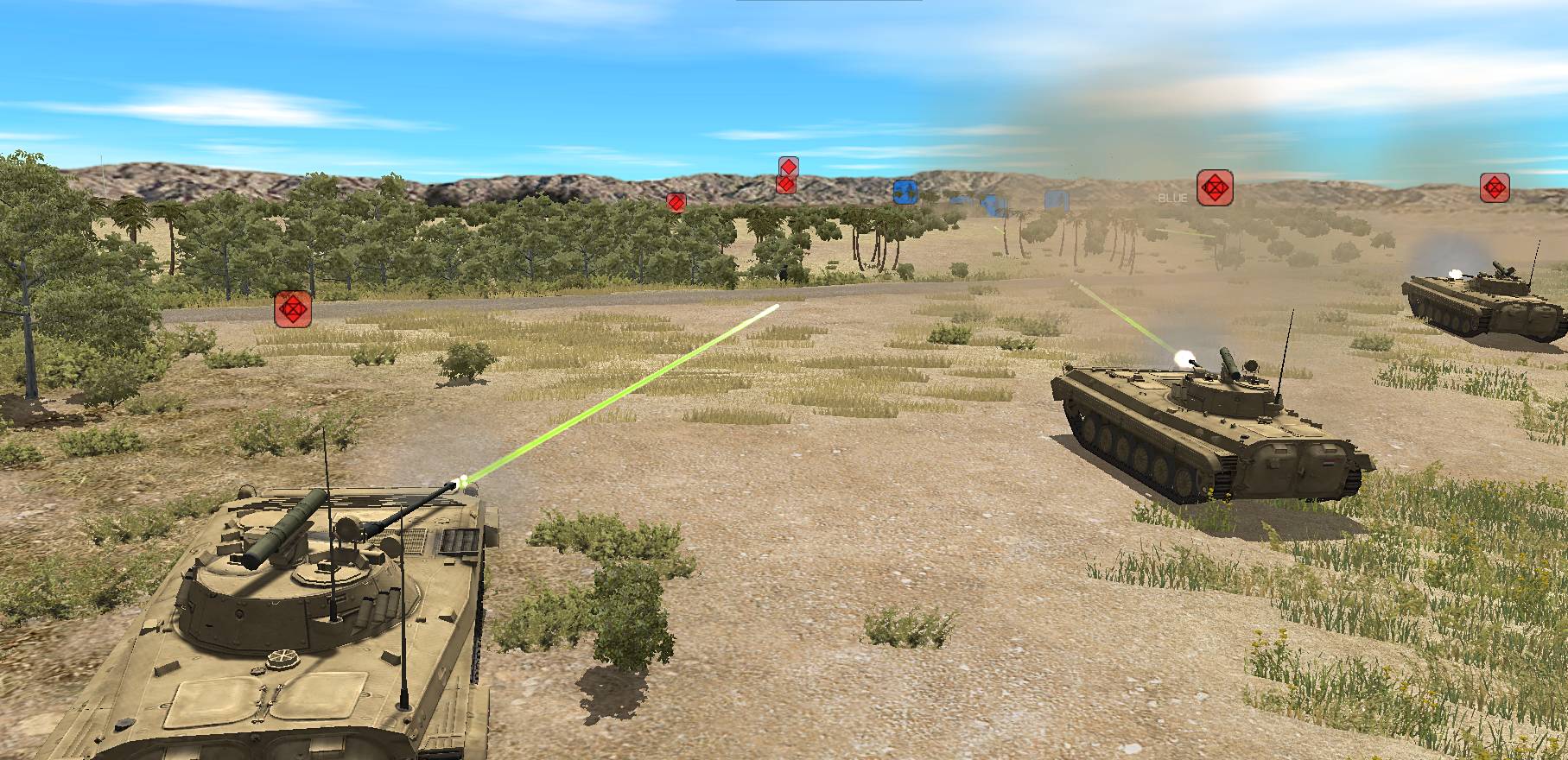Click the upper red diamond marker above the hills

(787, 166)
